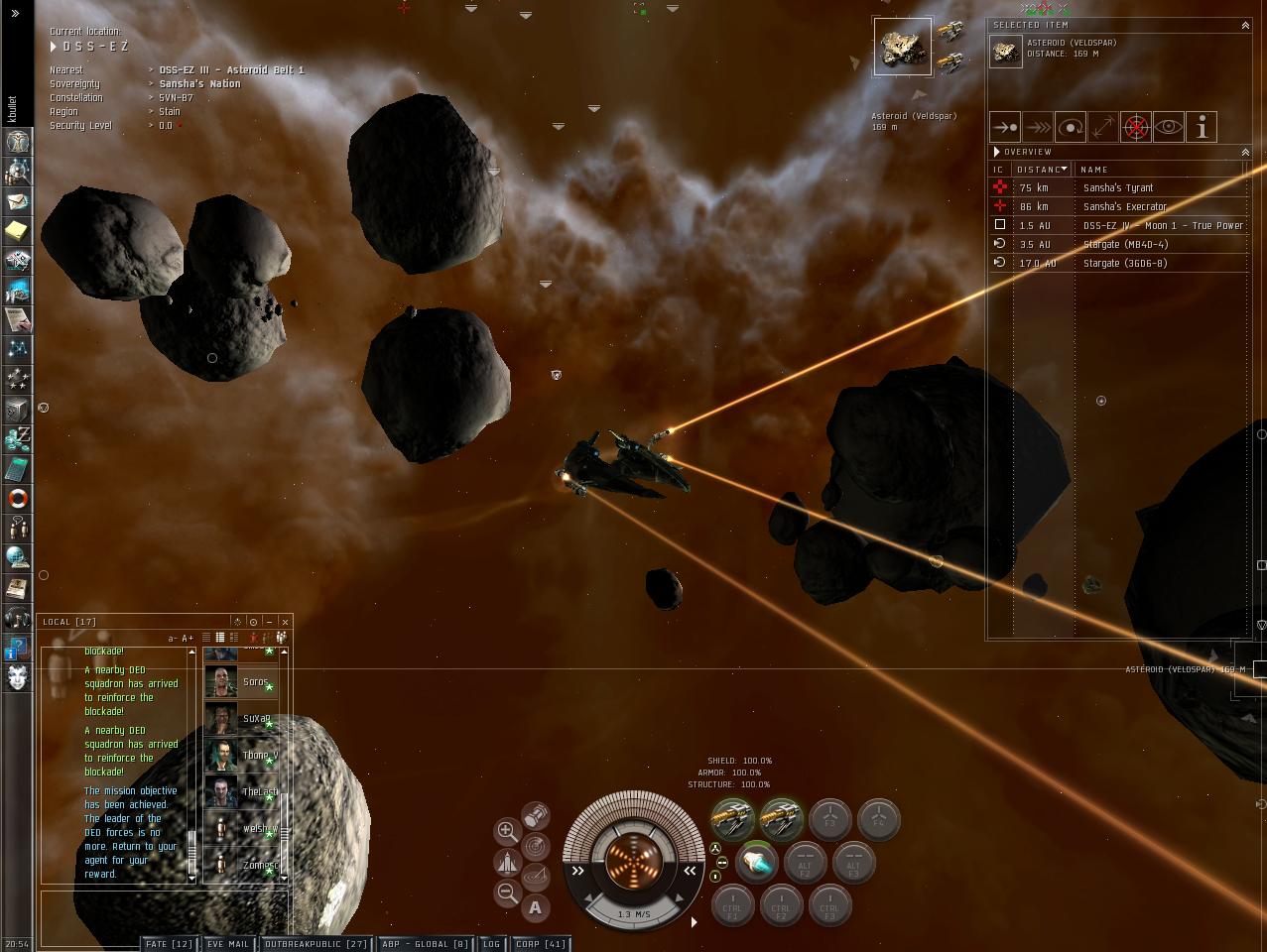Select Sansha's Executor overview row

pos(1124,206)
